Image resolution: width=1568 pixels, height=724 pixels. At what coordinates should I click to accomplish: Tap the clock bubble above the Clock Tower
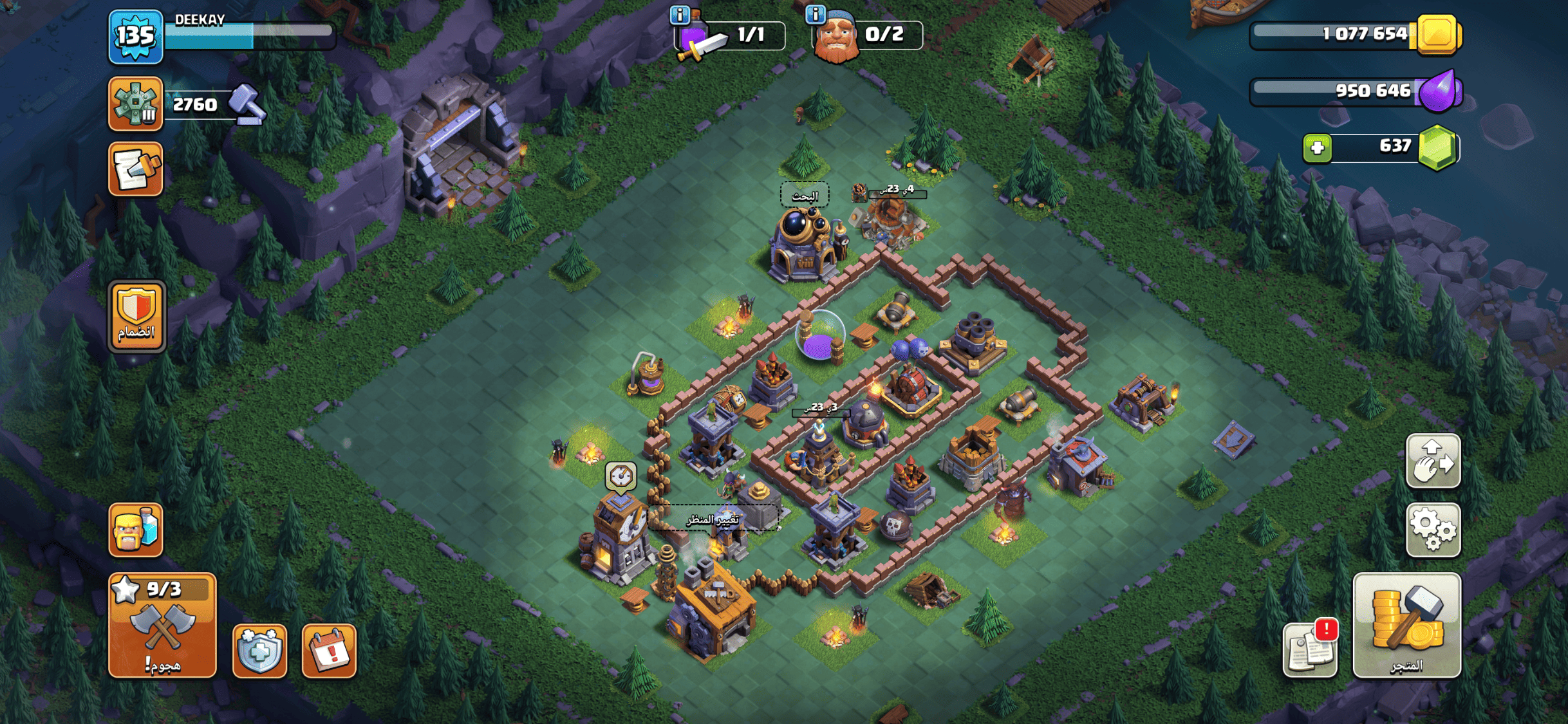pos(621,477)
